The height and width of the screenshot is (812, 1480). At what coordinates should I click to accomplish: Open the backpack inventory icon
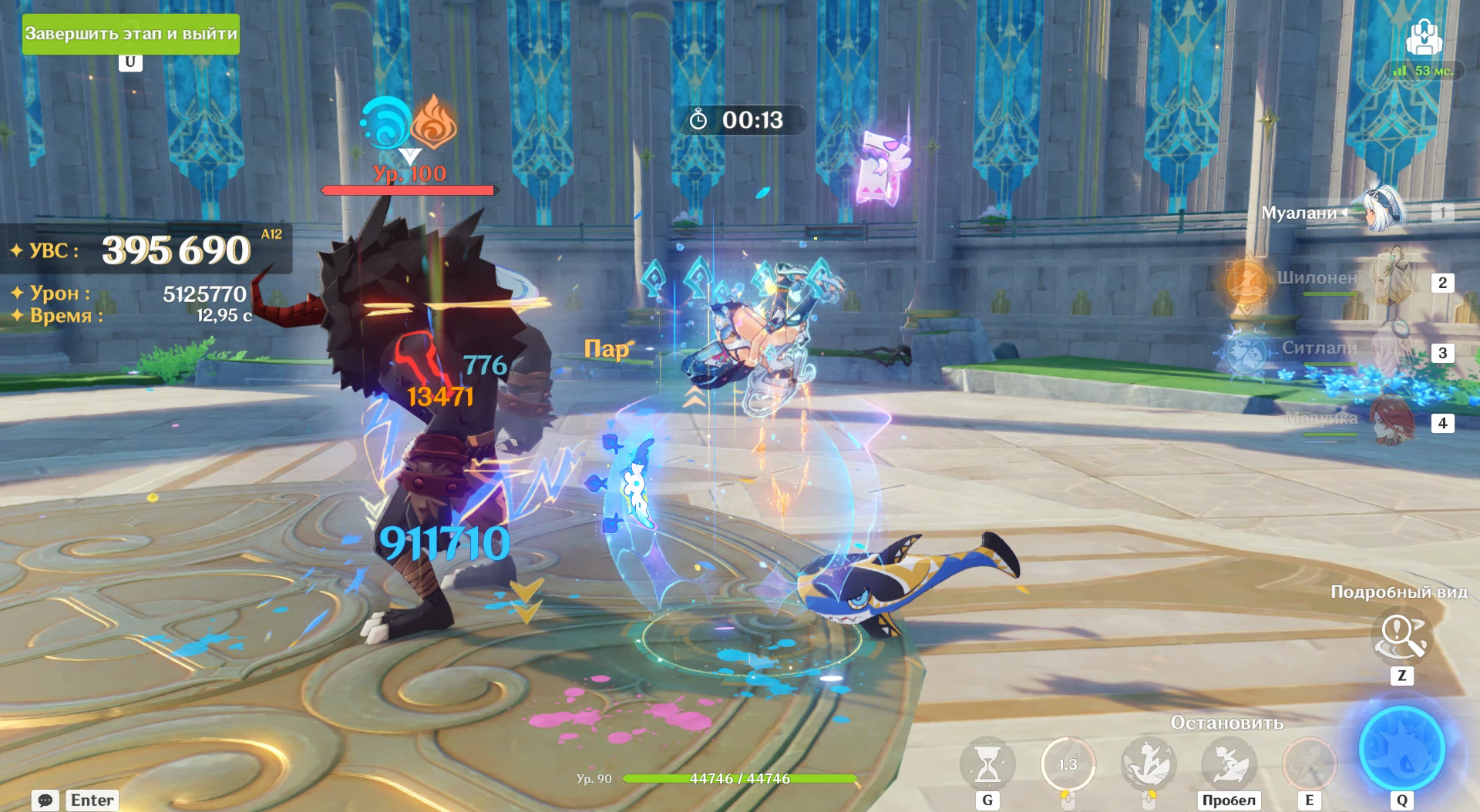click(x=1423, y=36)
